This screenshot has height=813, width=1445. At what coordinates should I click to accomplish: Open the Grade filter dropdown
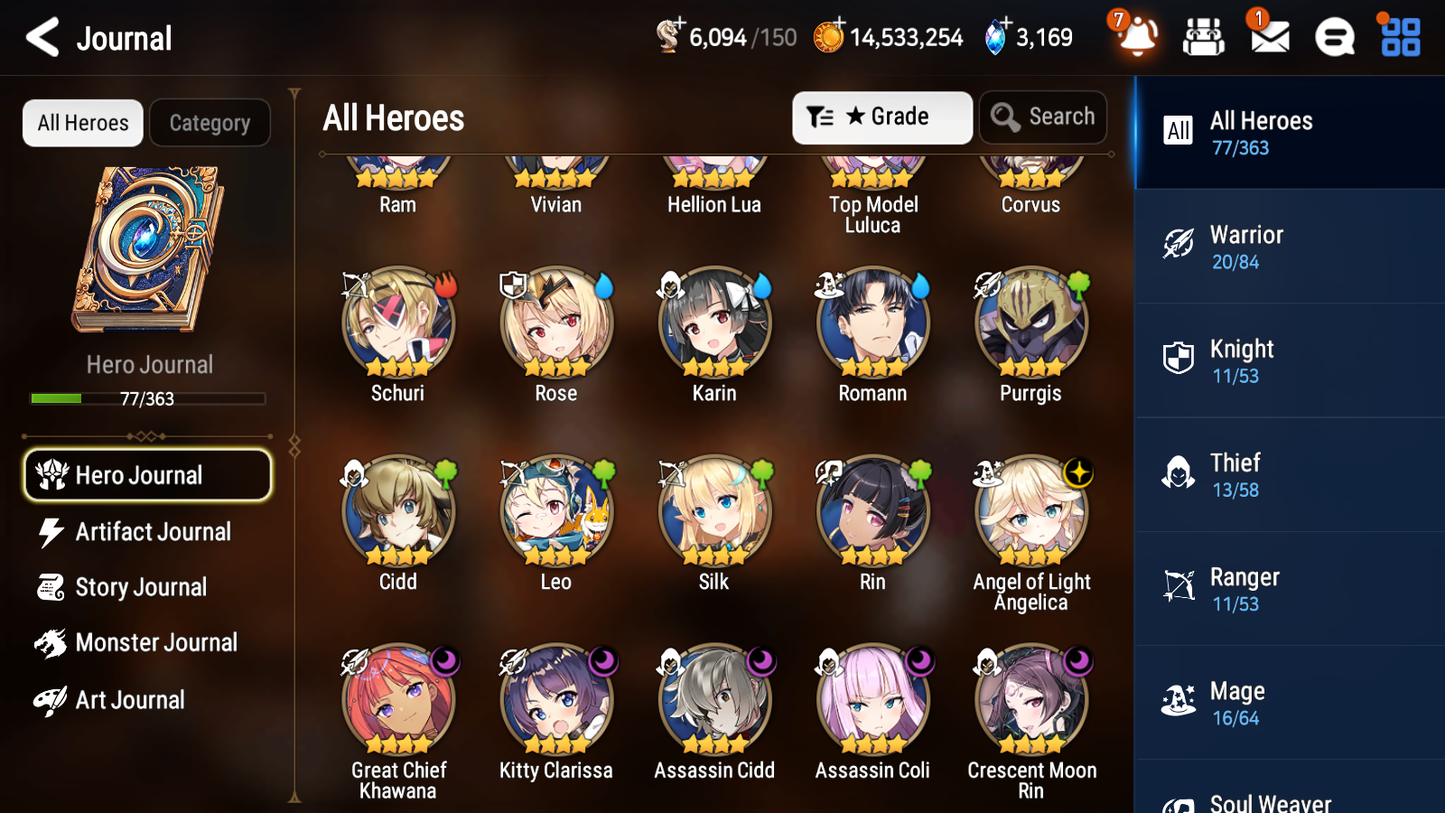882,117
